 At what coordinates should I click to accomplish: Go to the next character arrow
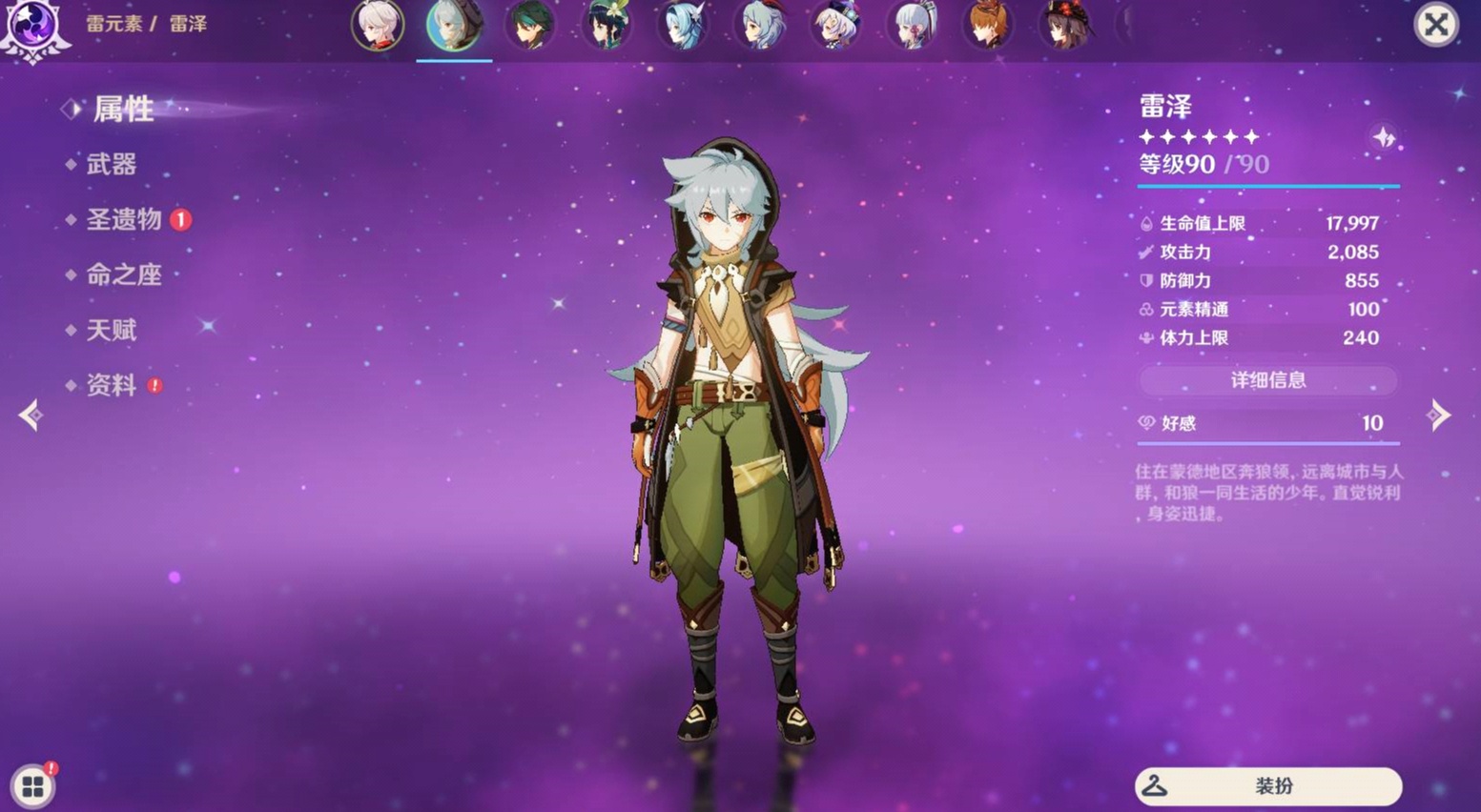1438,416
